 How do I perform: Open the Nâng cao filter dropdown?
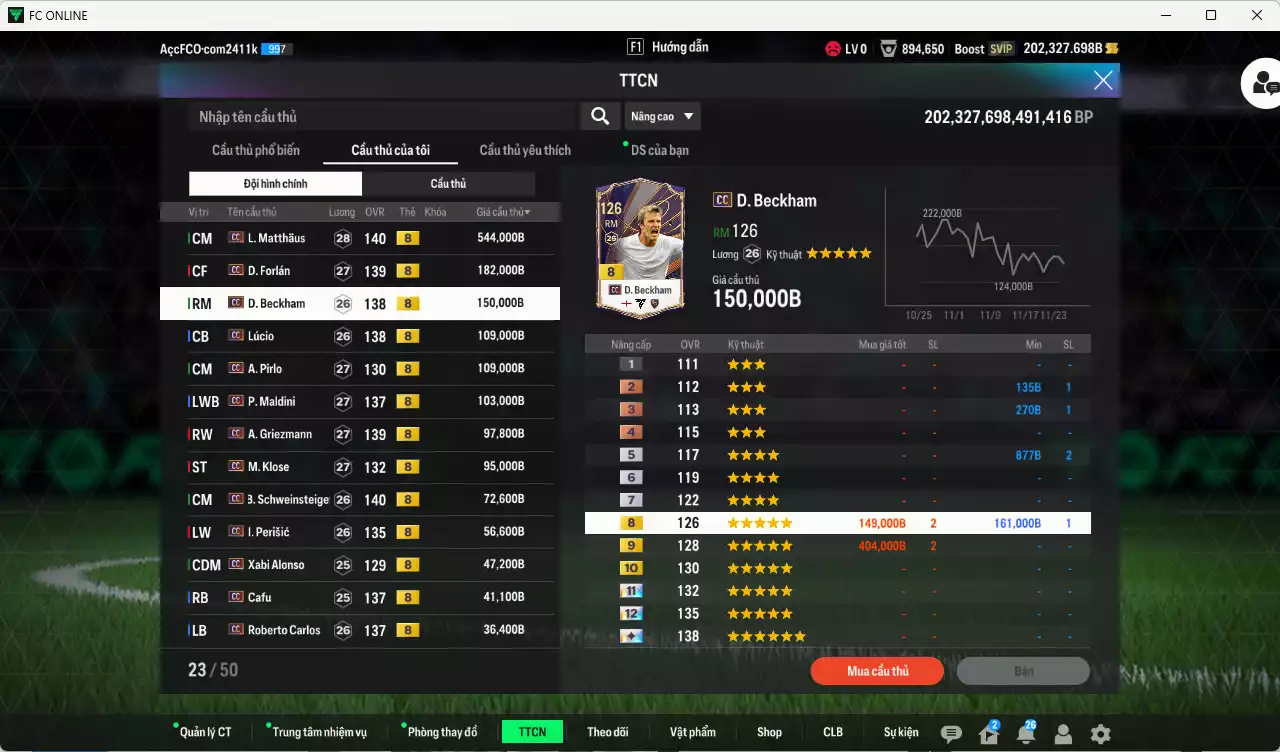point(662,115)
